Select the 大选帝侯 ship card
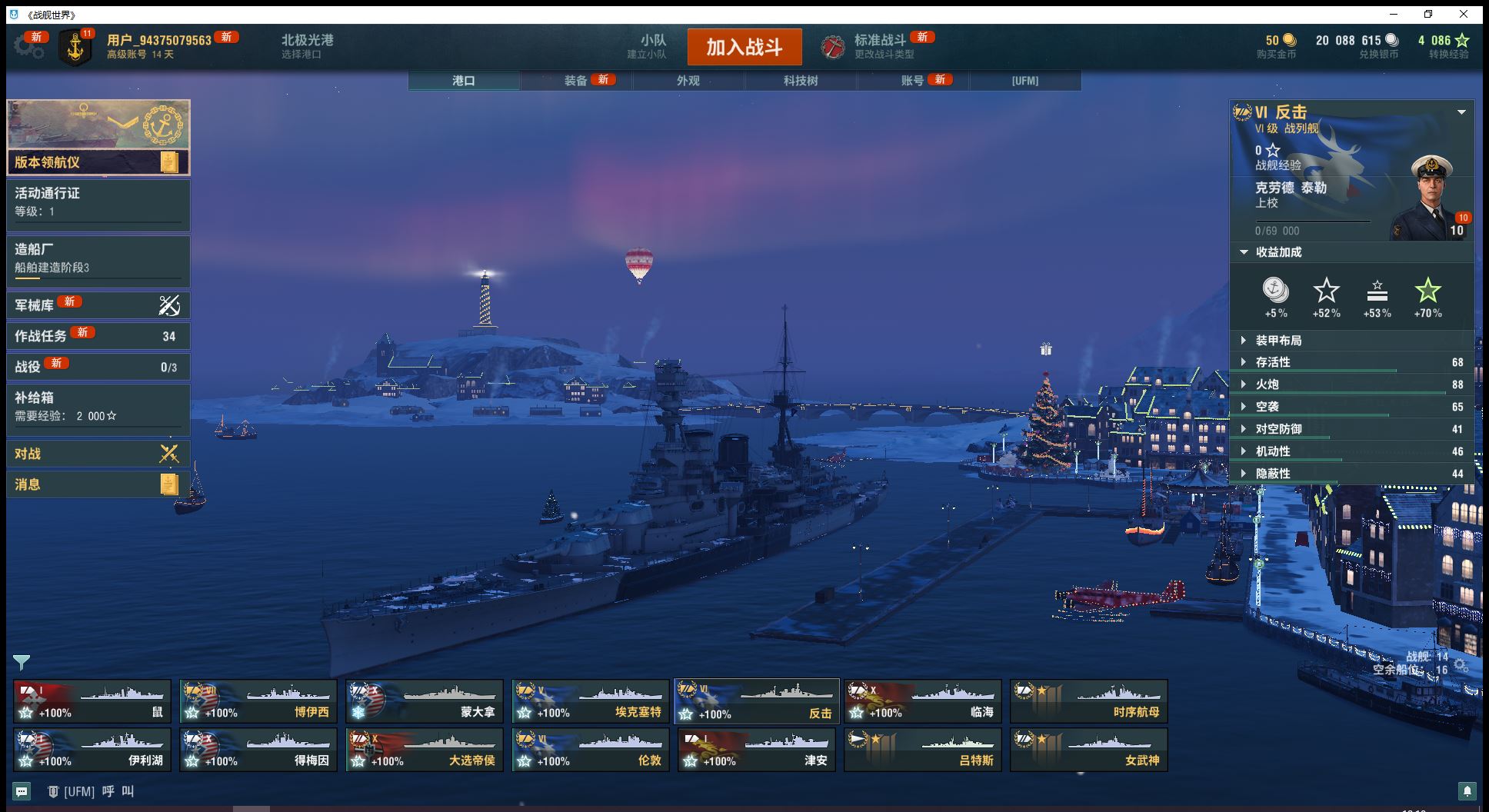The image size is (1489, 812). (x=425, y=750)
